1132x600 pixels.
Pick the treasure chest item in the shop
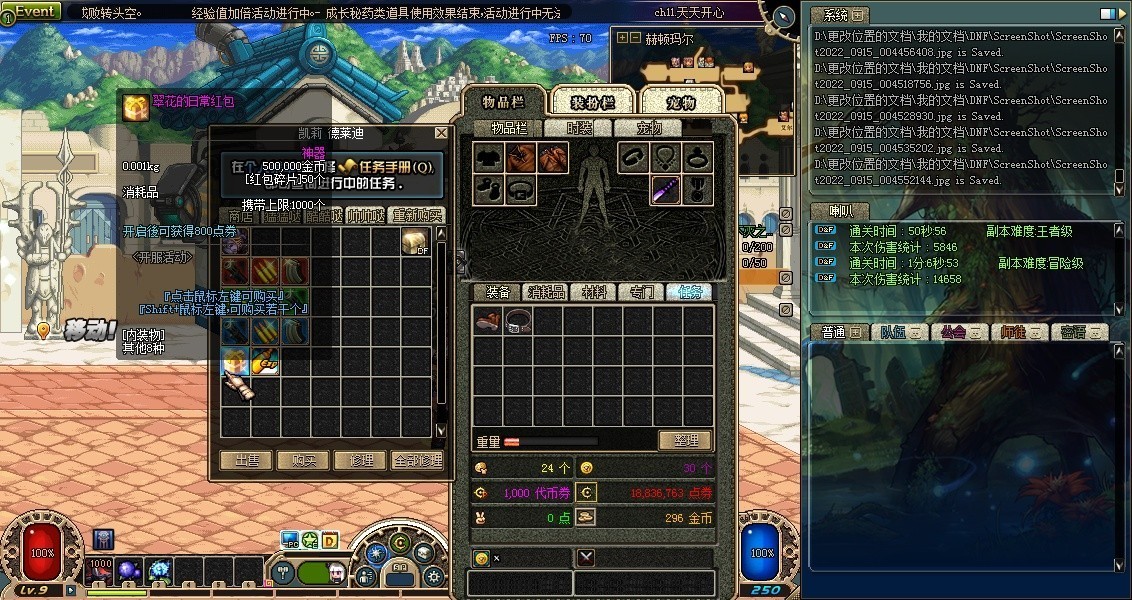point(416,241)
